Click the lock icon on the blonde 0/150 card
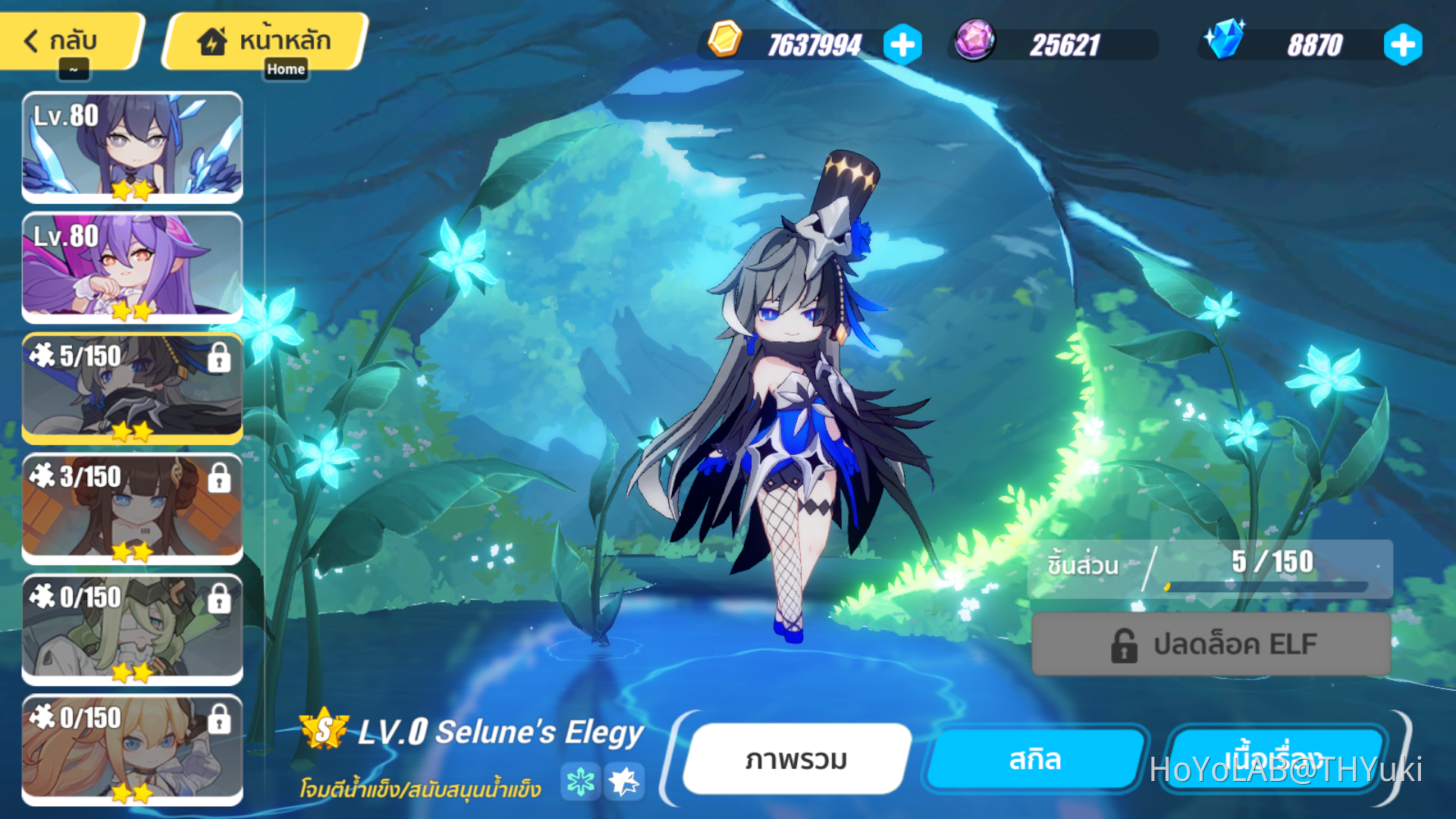 point(219,719)
